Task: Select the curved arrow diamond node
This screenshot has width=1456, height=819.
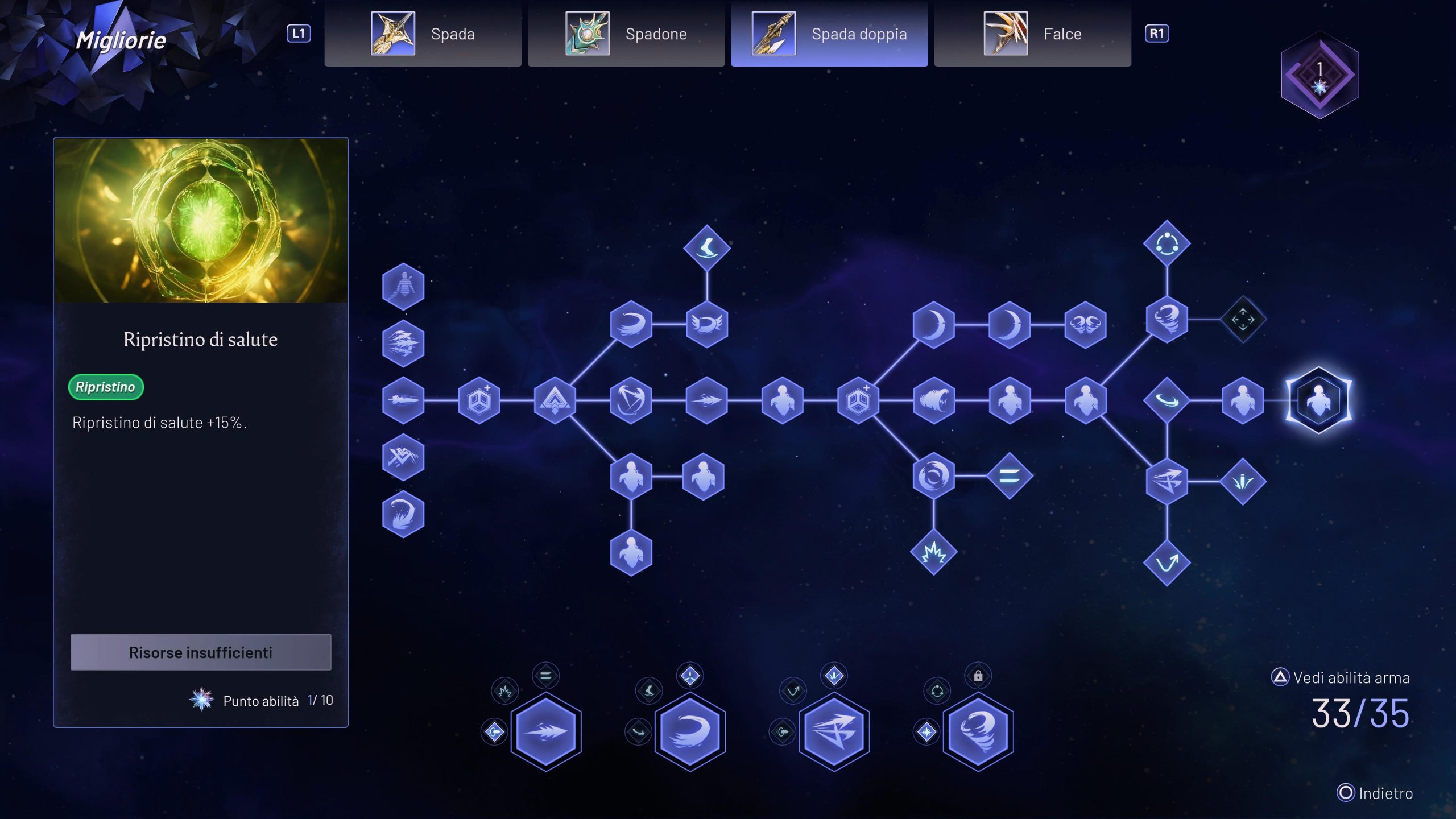Action: click(1167, 563)
